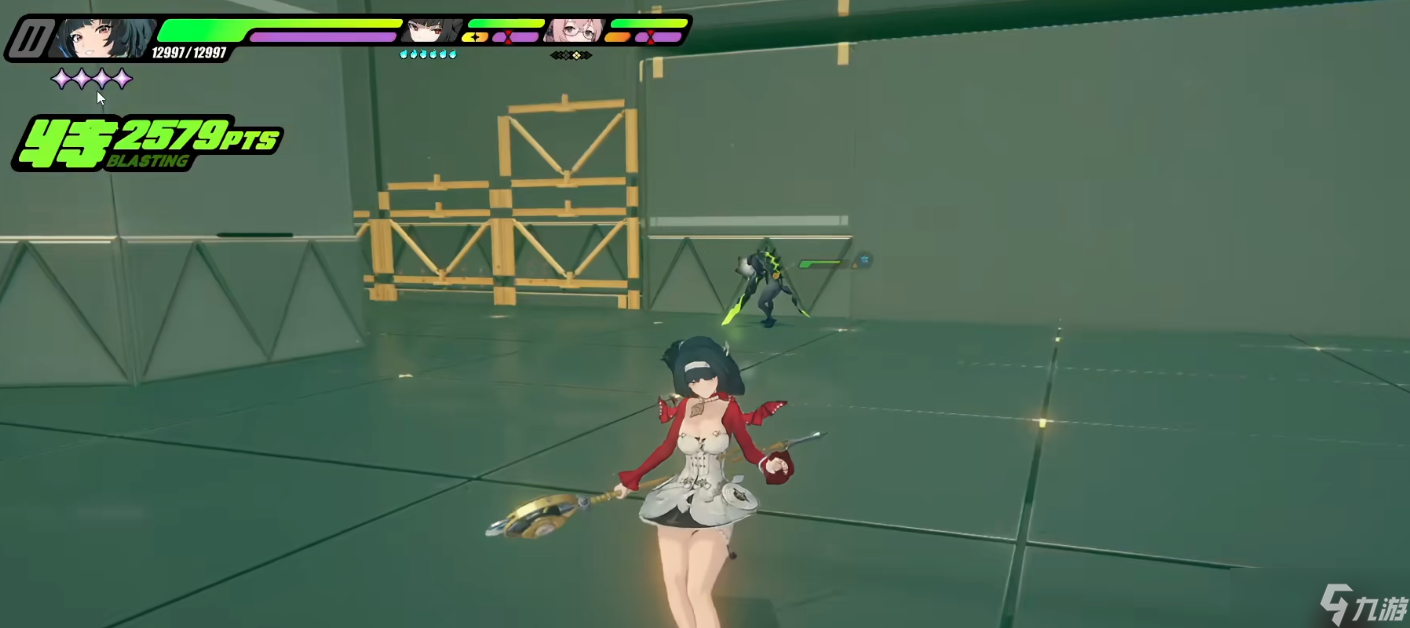Switch to the black-haired red-eyed teammate portrait
Screen dimensions: 1410x628
(x=431, y=31)
